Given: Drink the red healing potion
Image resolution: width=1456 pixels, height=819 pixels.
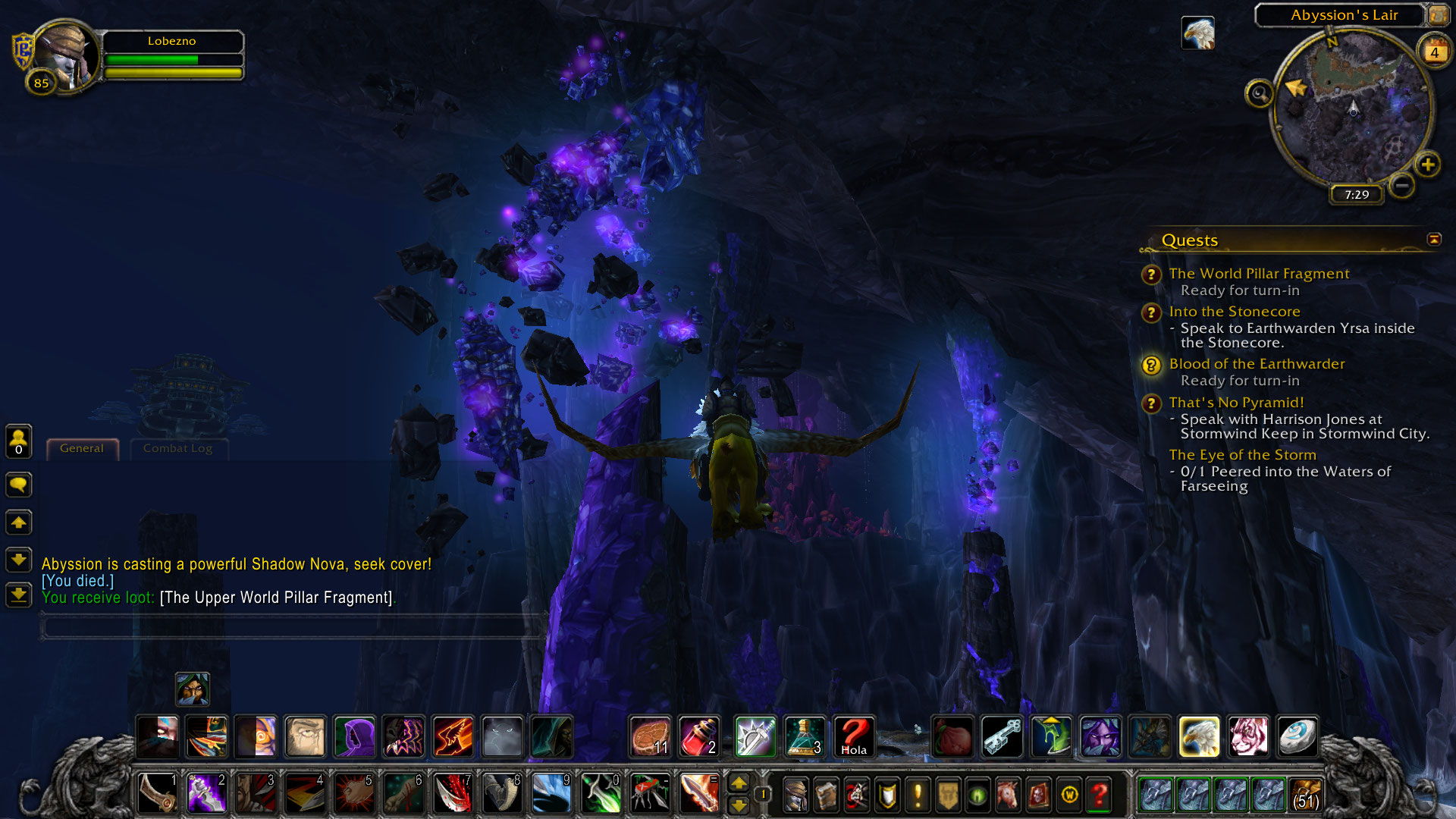Looking at the screenshot, I should tap(699, 736).
